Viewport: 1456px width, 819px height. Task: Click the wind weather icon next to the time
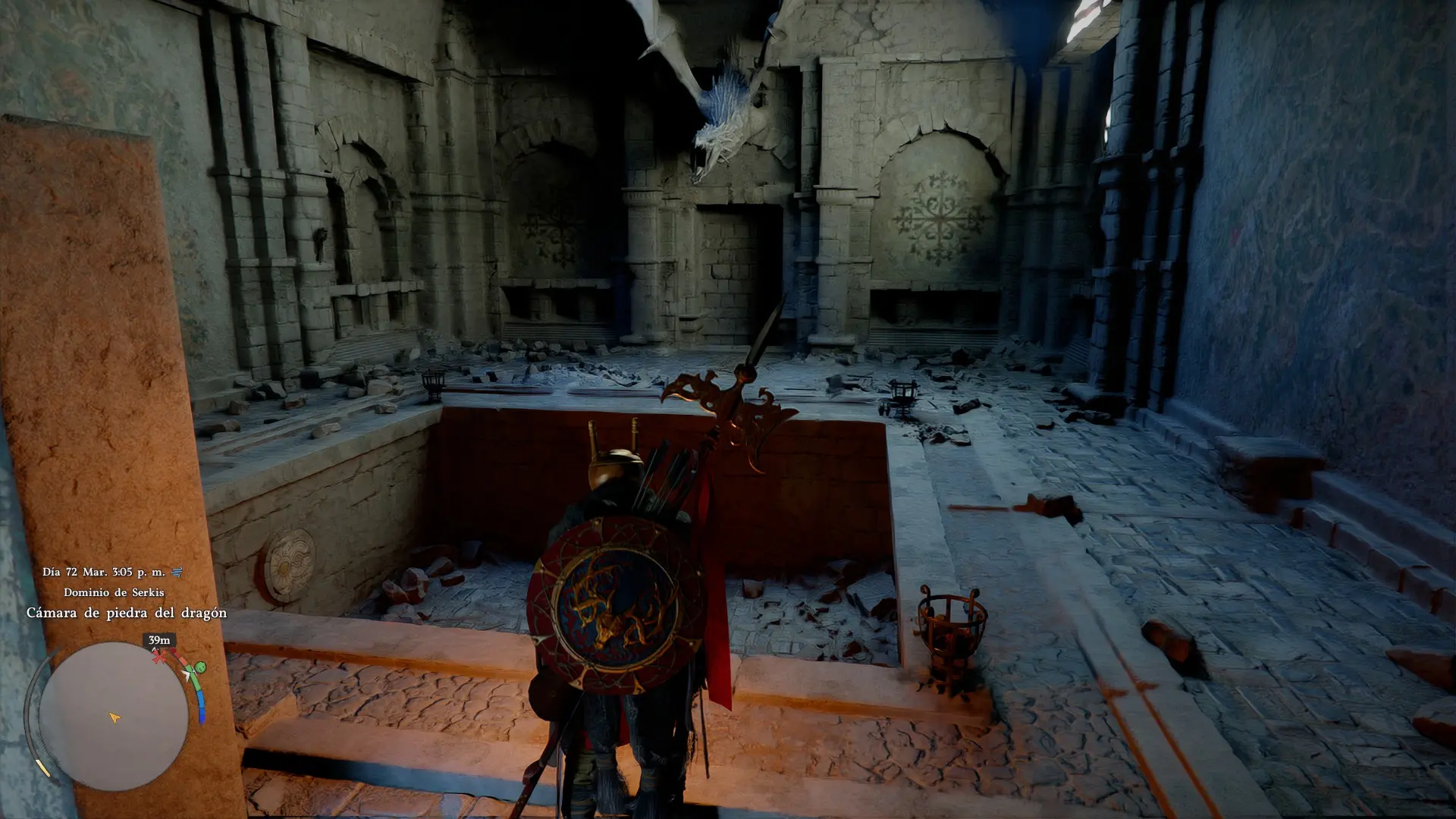[177, 572]
